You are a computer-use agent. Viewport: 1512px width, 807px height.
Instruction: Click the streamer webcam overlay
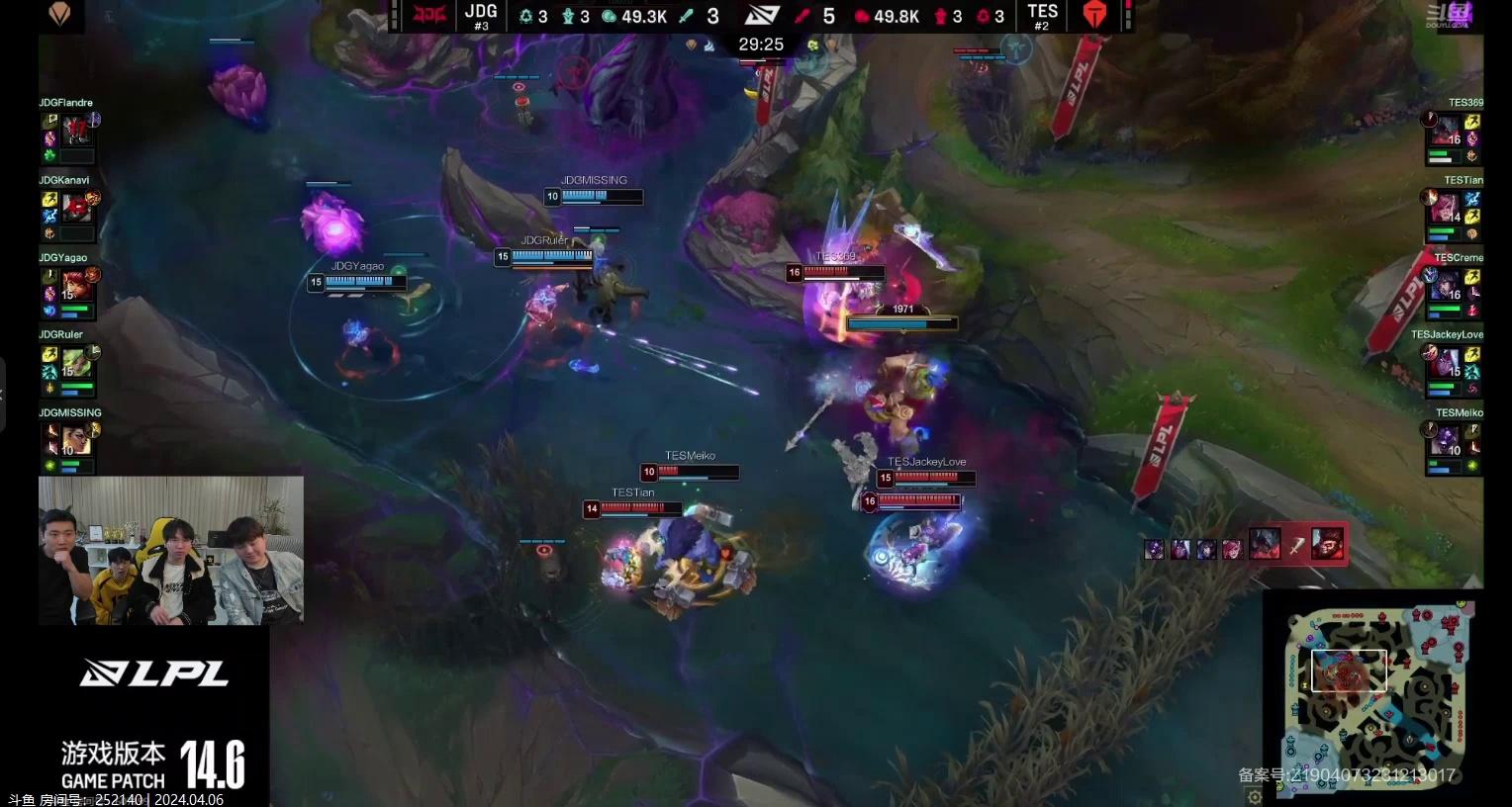coord(171,551)
